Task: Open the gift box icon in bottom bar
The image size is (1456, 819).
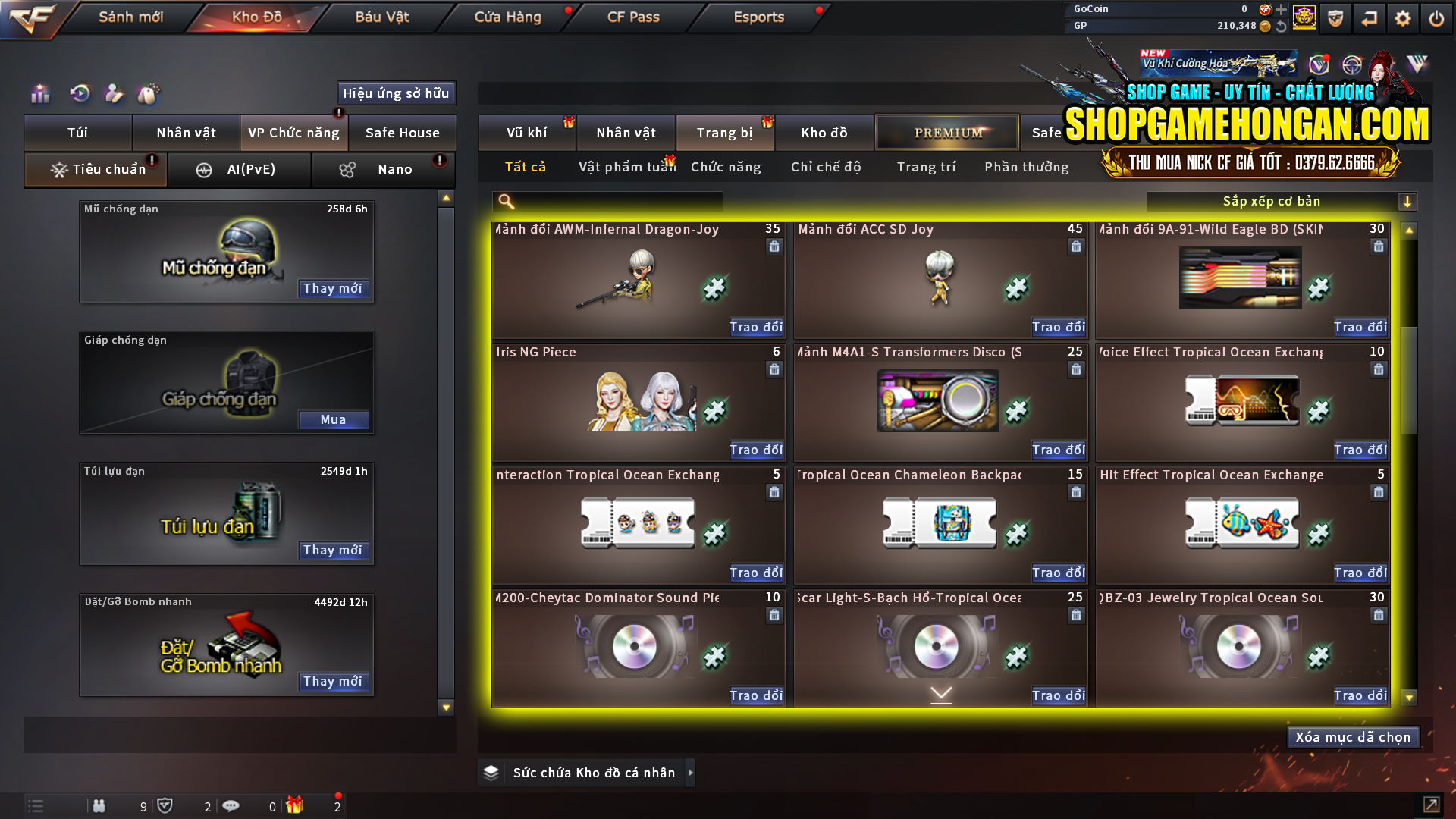Action: click(x=296, y=805)
